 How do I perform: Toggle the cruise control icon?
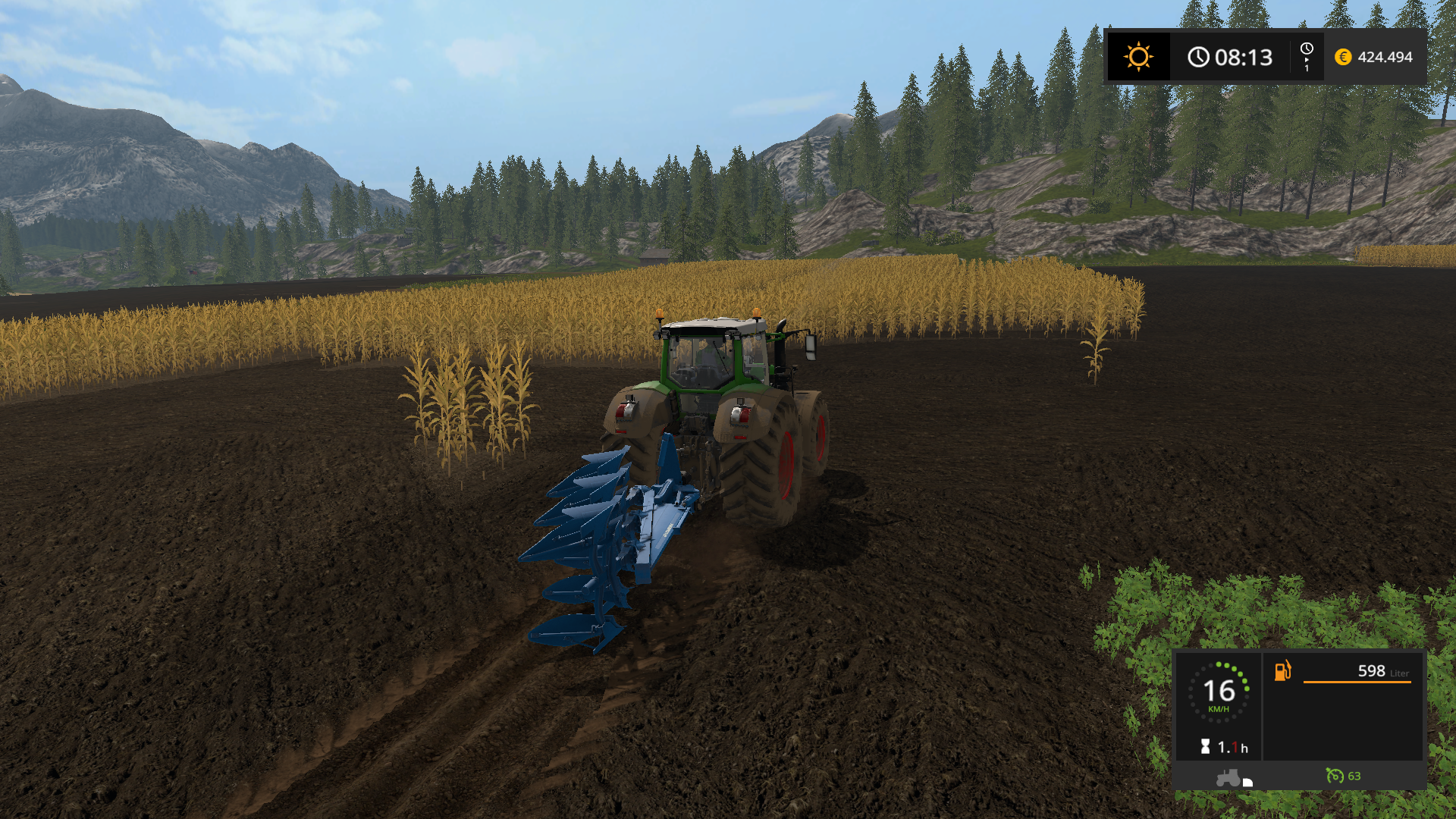(1335, 776)
